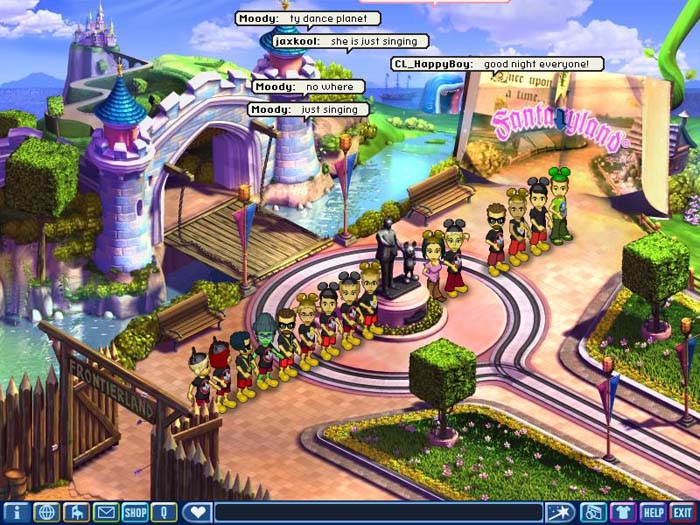Click the heart emote button
The image size is (700, 525).
[198, 512]
